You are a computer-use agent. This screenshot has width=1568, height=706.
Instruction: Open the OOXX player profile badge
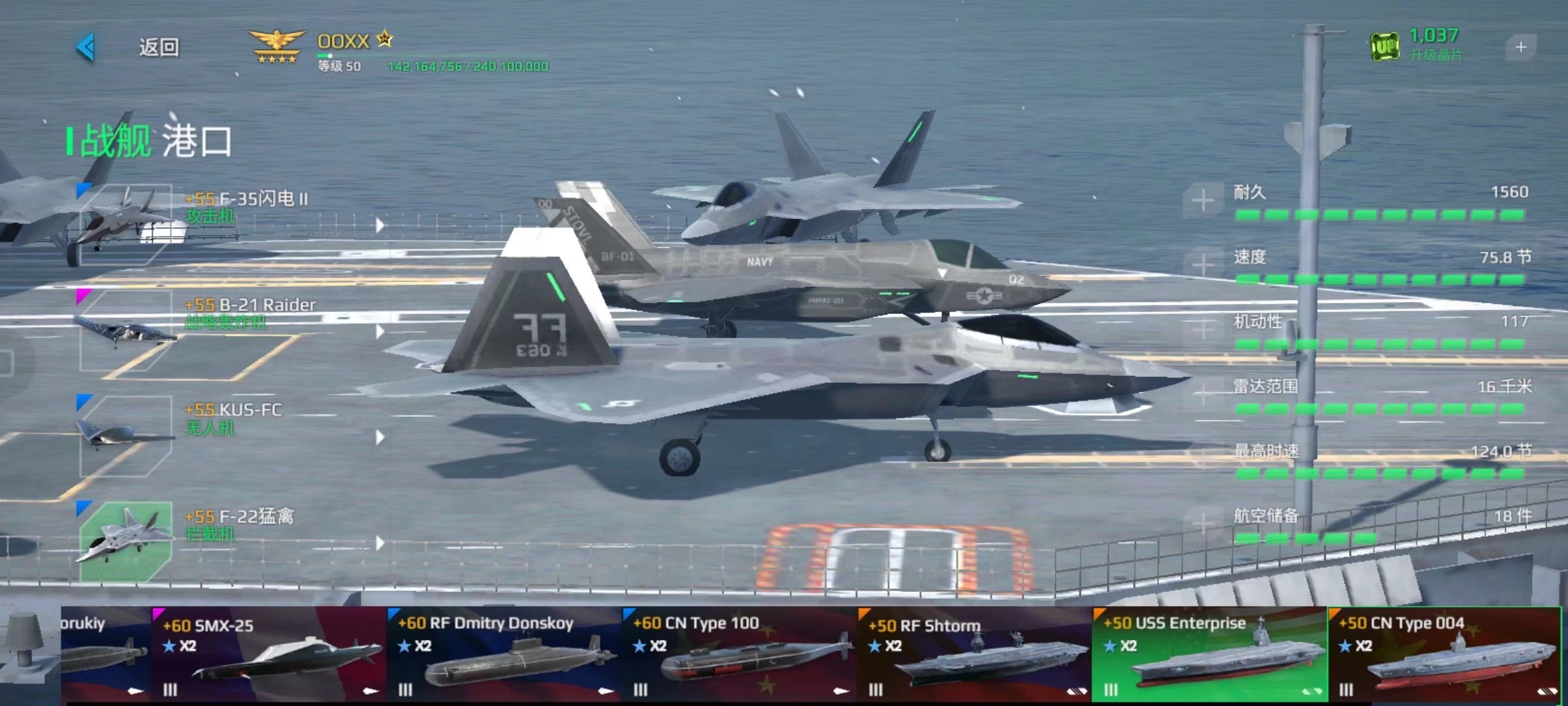[277, 47]
